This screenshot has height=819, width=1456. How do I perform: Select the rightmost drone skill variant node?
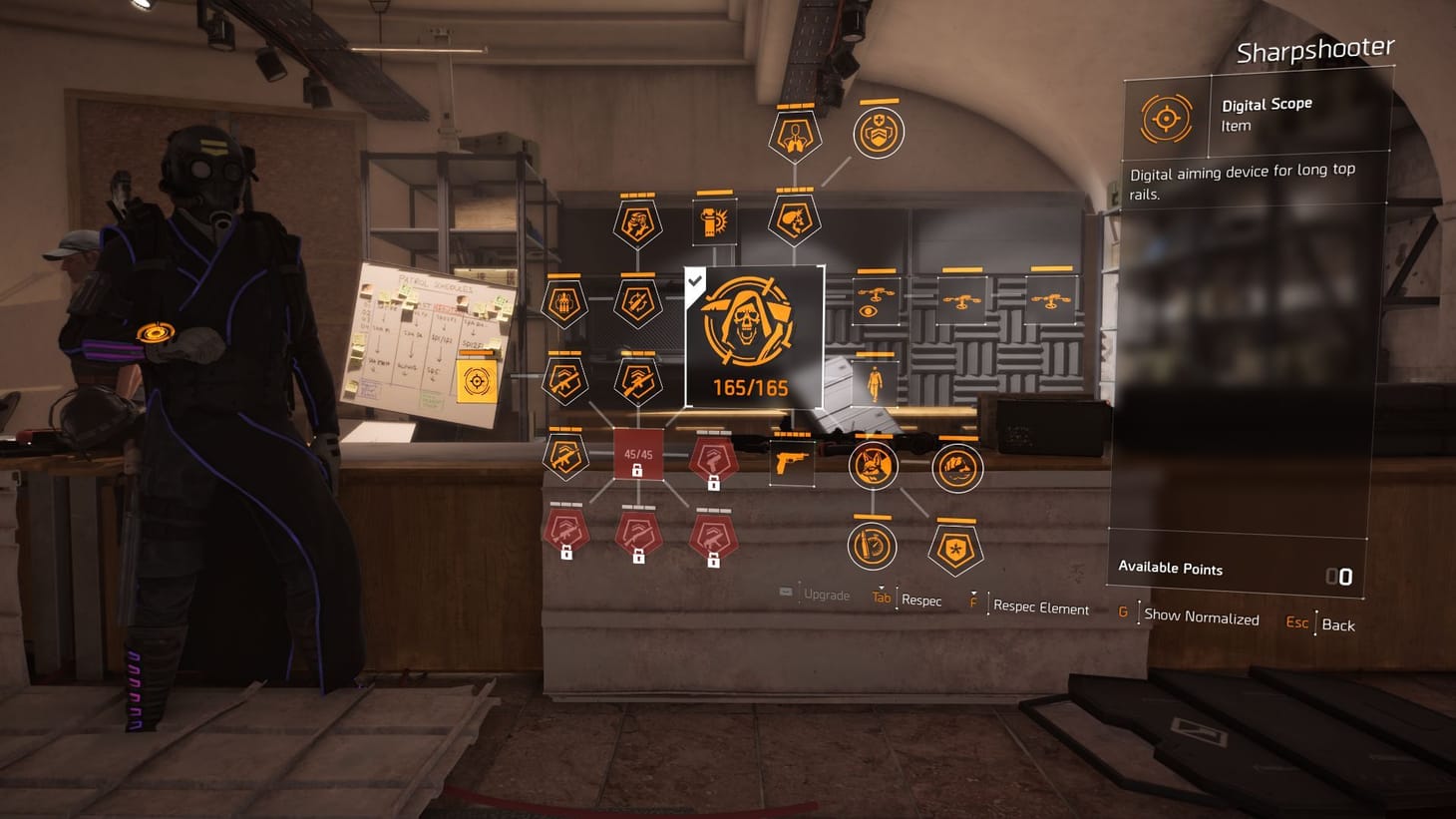(1051, 299)
